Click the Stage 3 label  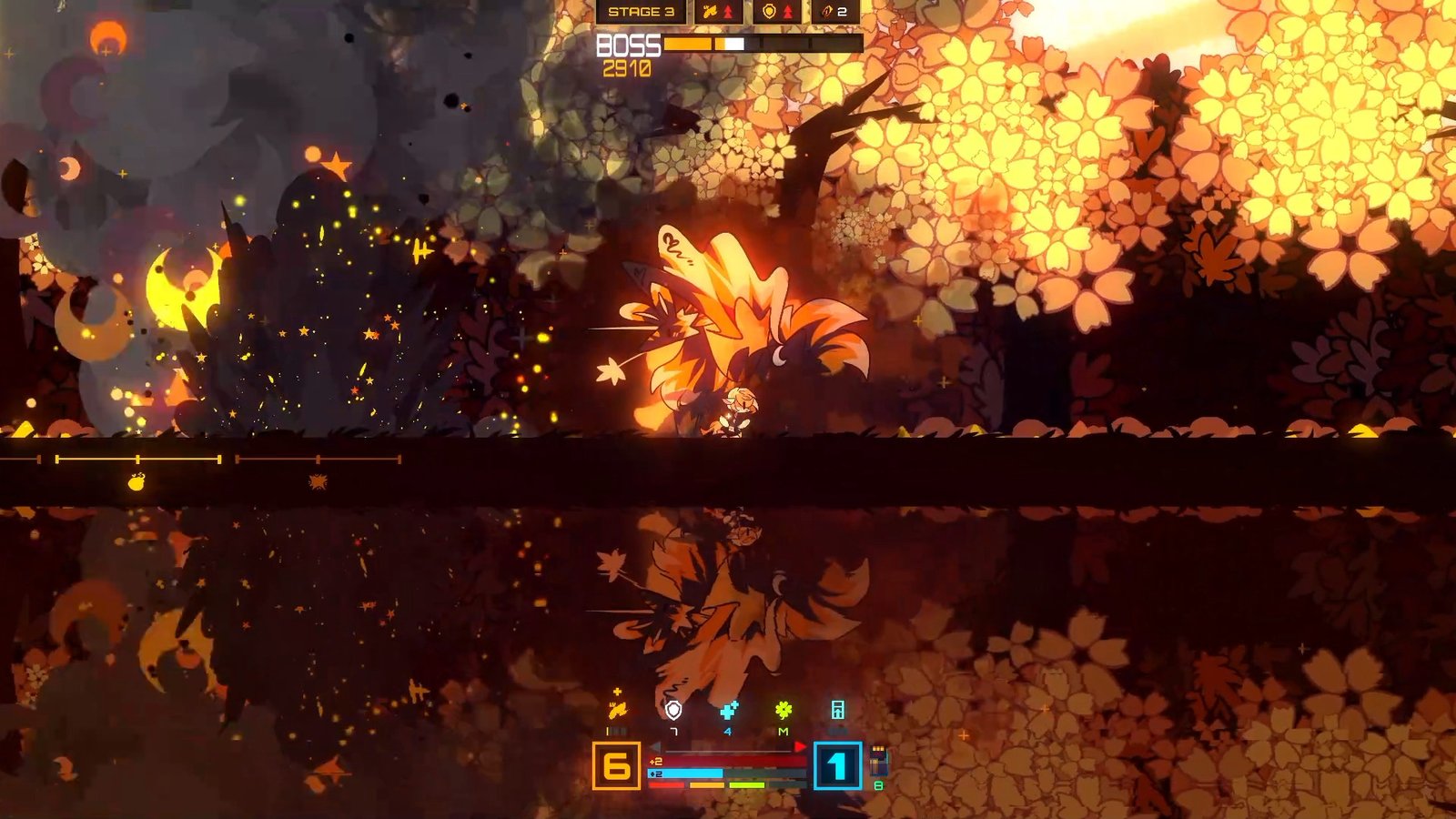(641, 12)
